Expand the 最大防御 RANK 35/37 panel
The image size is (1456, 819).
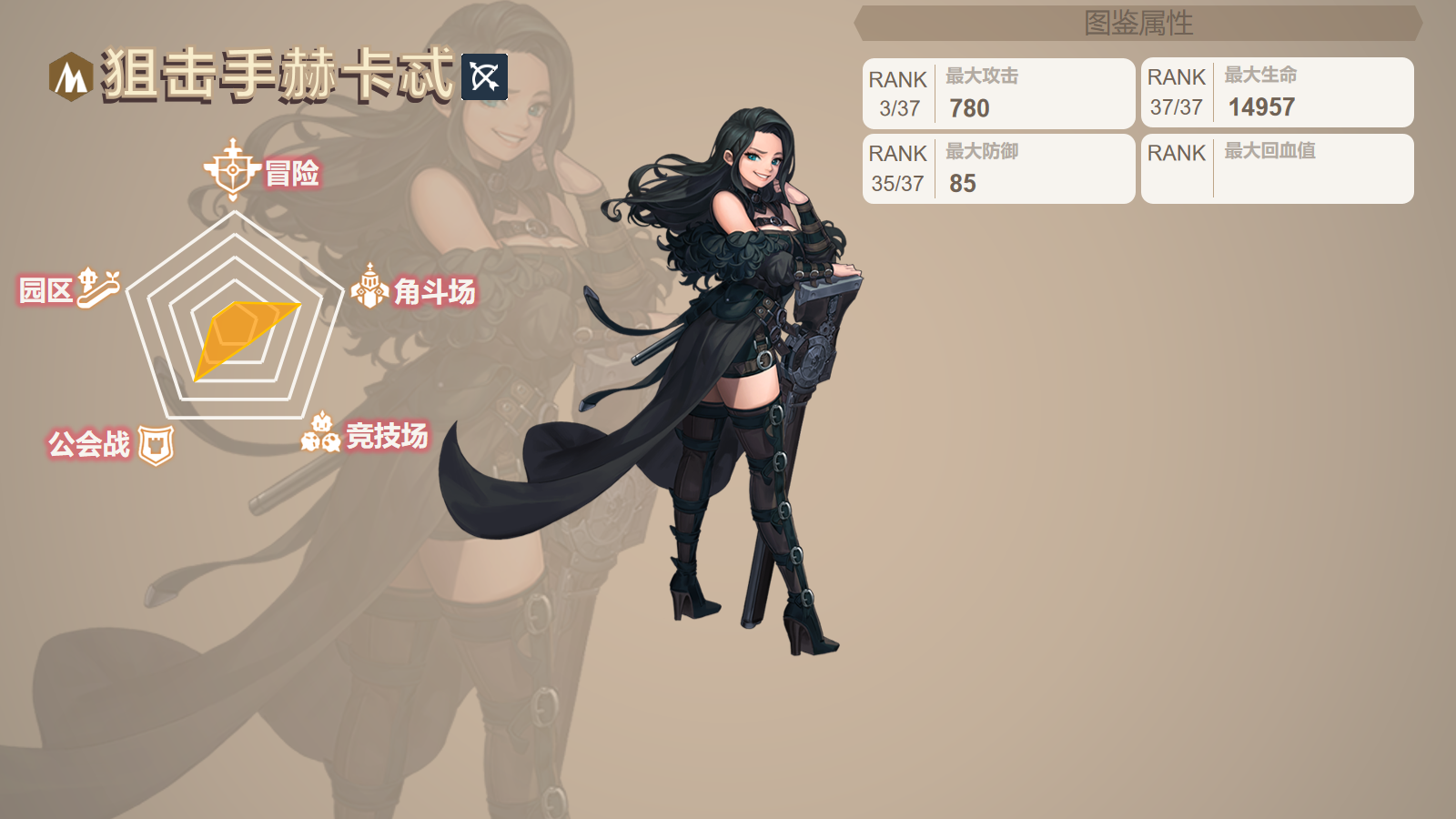[996, 168]
